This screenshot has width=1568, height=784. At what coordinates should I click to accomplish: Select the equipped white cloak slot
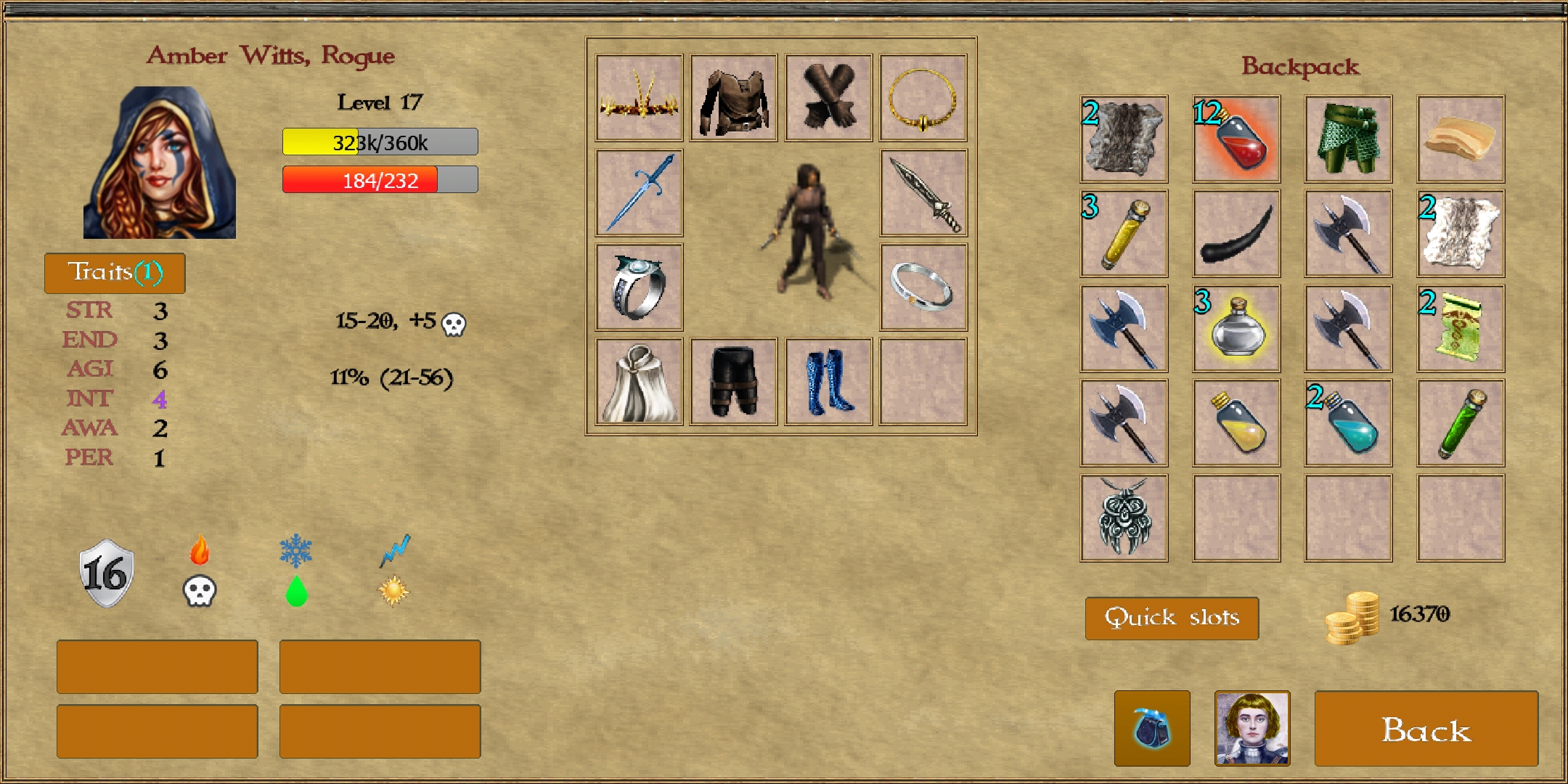(639, 381)
